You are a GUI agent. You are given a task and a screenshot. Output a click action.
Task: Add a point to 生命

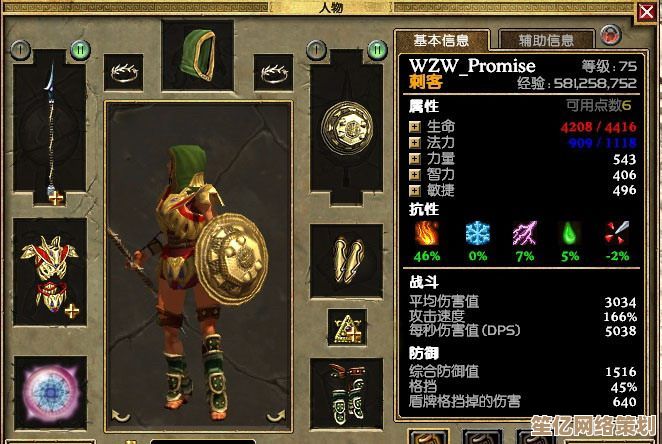click(x=414, y=127)
